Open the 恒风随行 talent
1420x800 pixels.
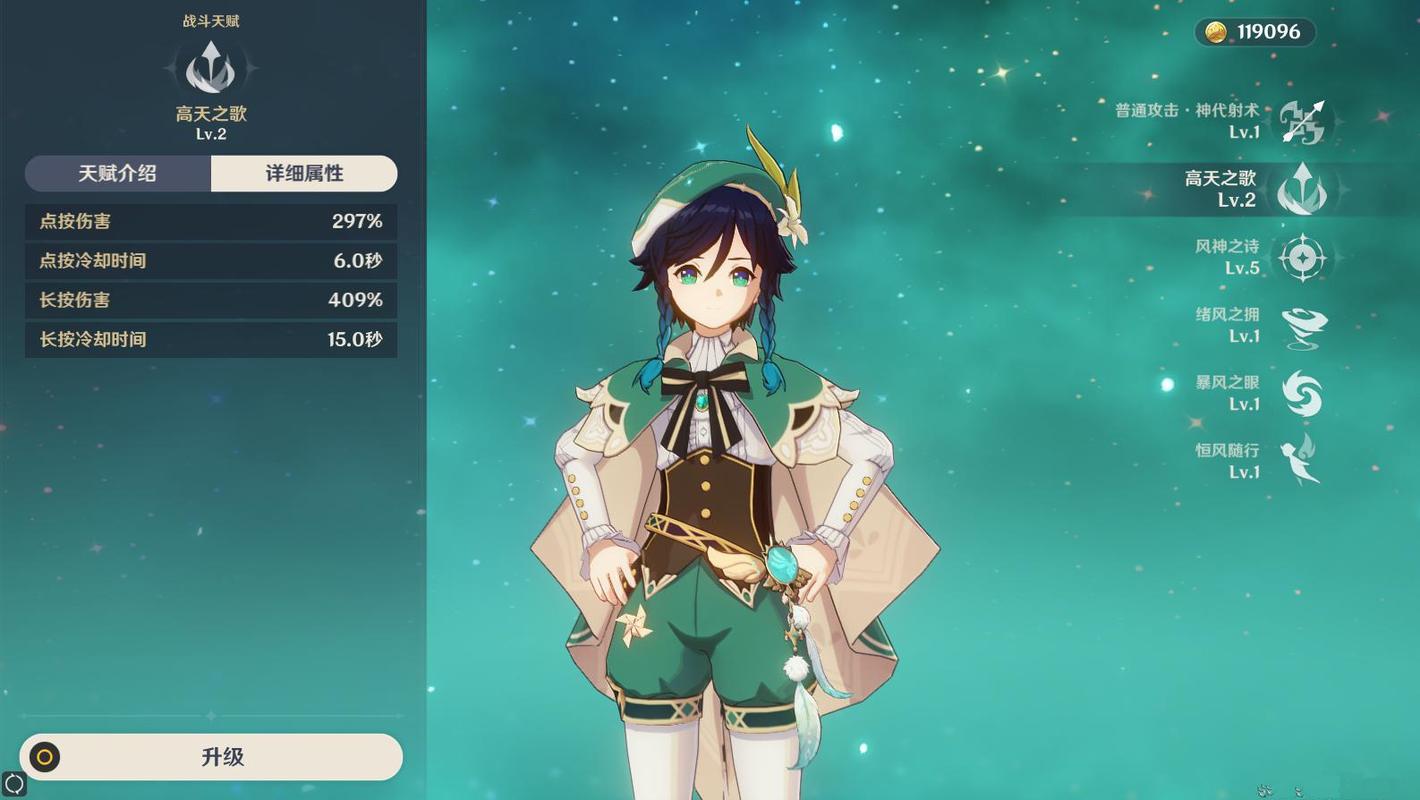coord(1302,461)
